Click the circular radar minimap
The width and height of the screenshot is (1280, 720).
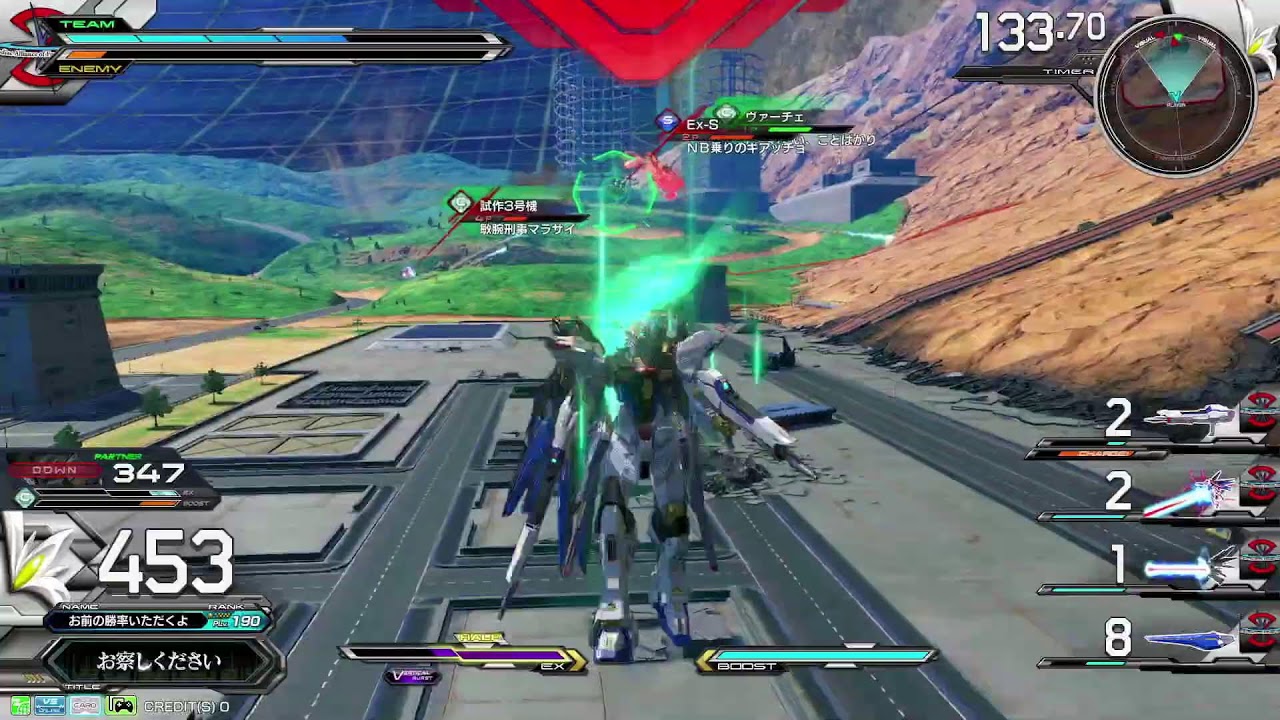click(x=1175, y=97)
